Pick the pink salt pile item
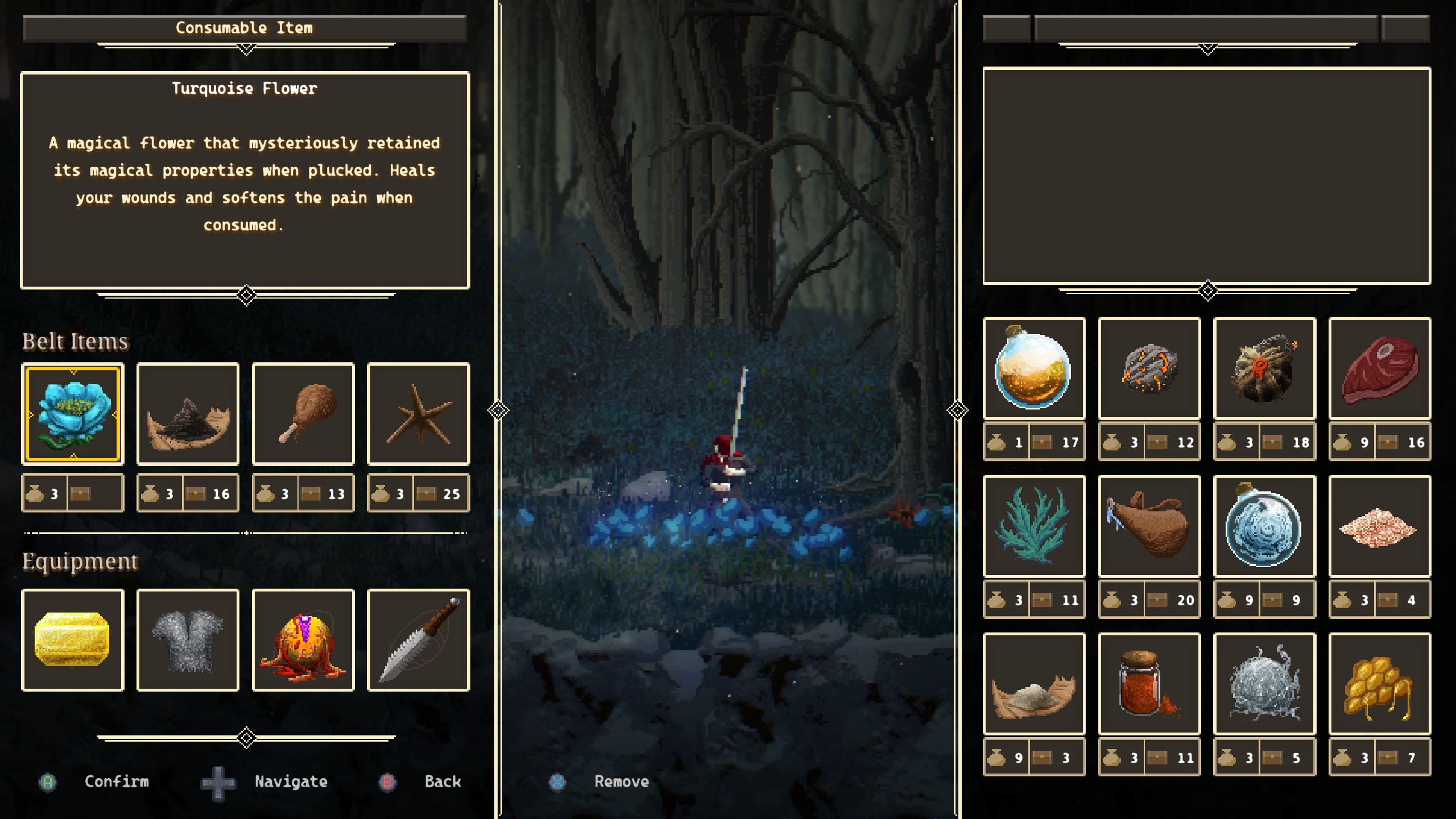 [x=1380, y=526]
